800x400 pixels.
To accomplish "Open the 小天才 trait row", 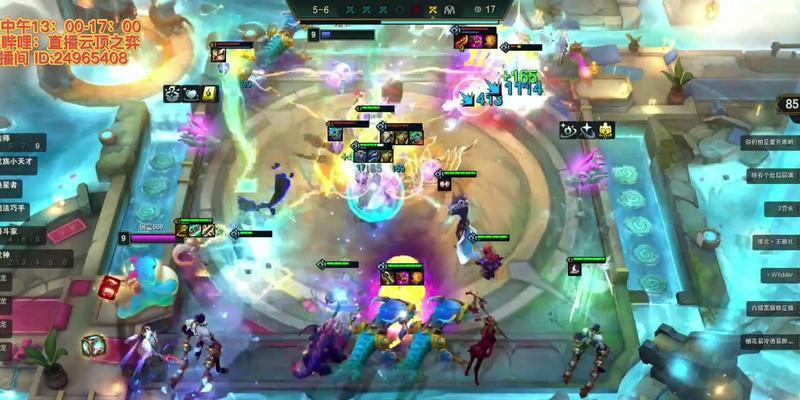I will click(20, 161).
